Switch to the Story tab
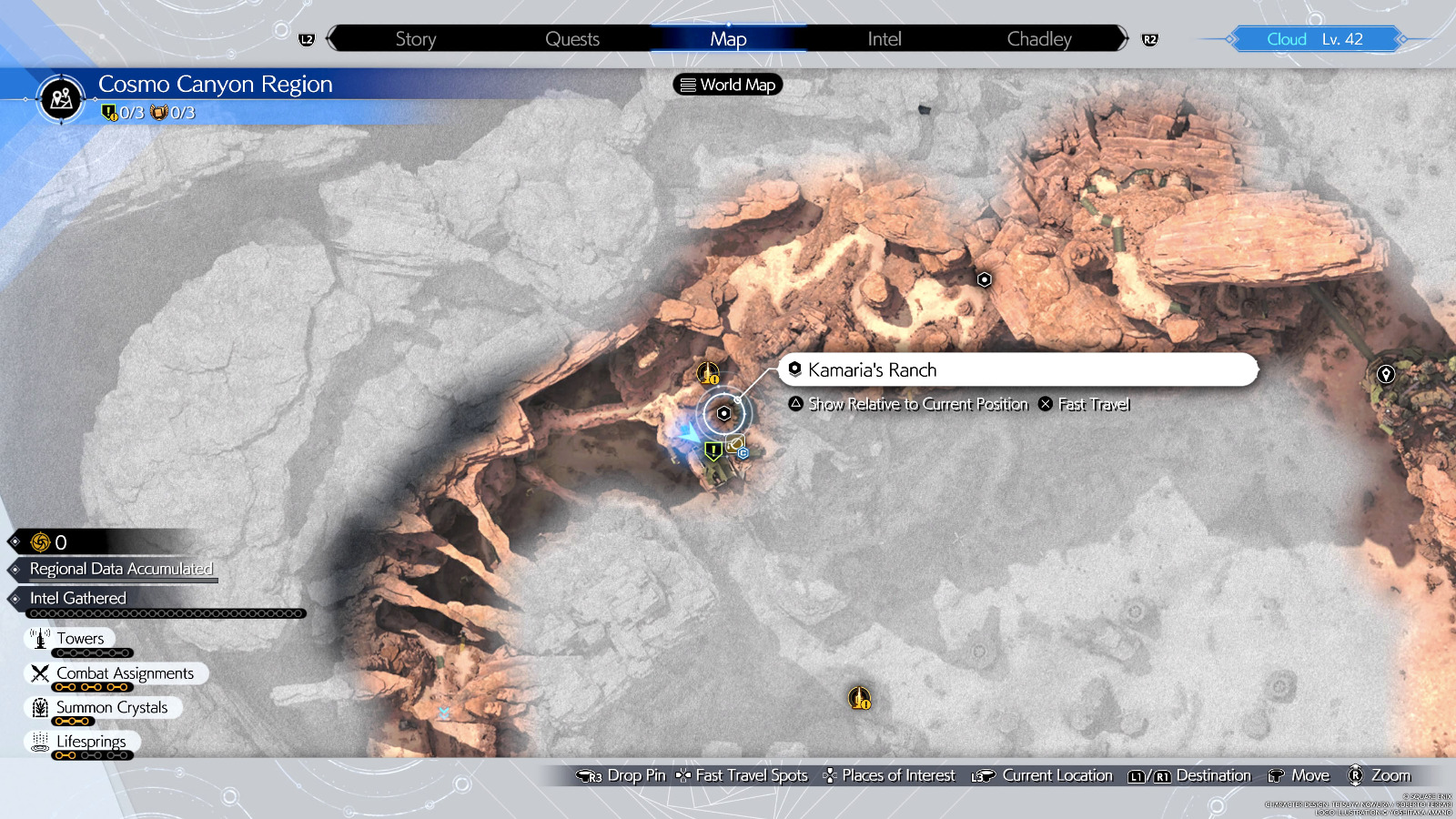1456x819 pixels. coord(416,39)
